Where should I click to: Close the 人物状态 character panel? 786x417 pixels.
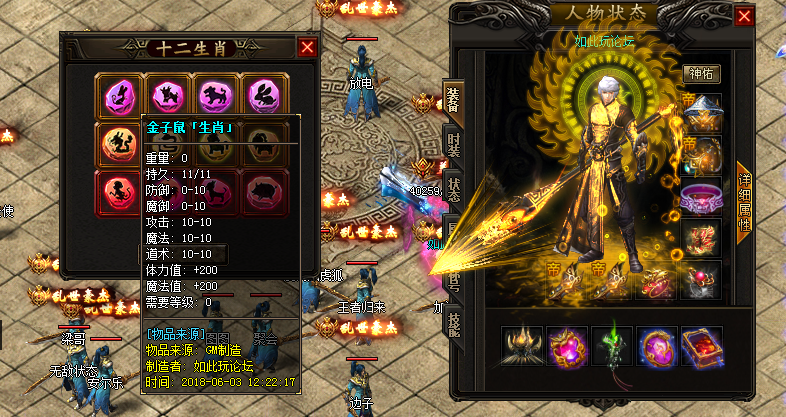coord(744,16)
